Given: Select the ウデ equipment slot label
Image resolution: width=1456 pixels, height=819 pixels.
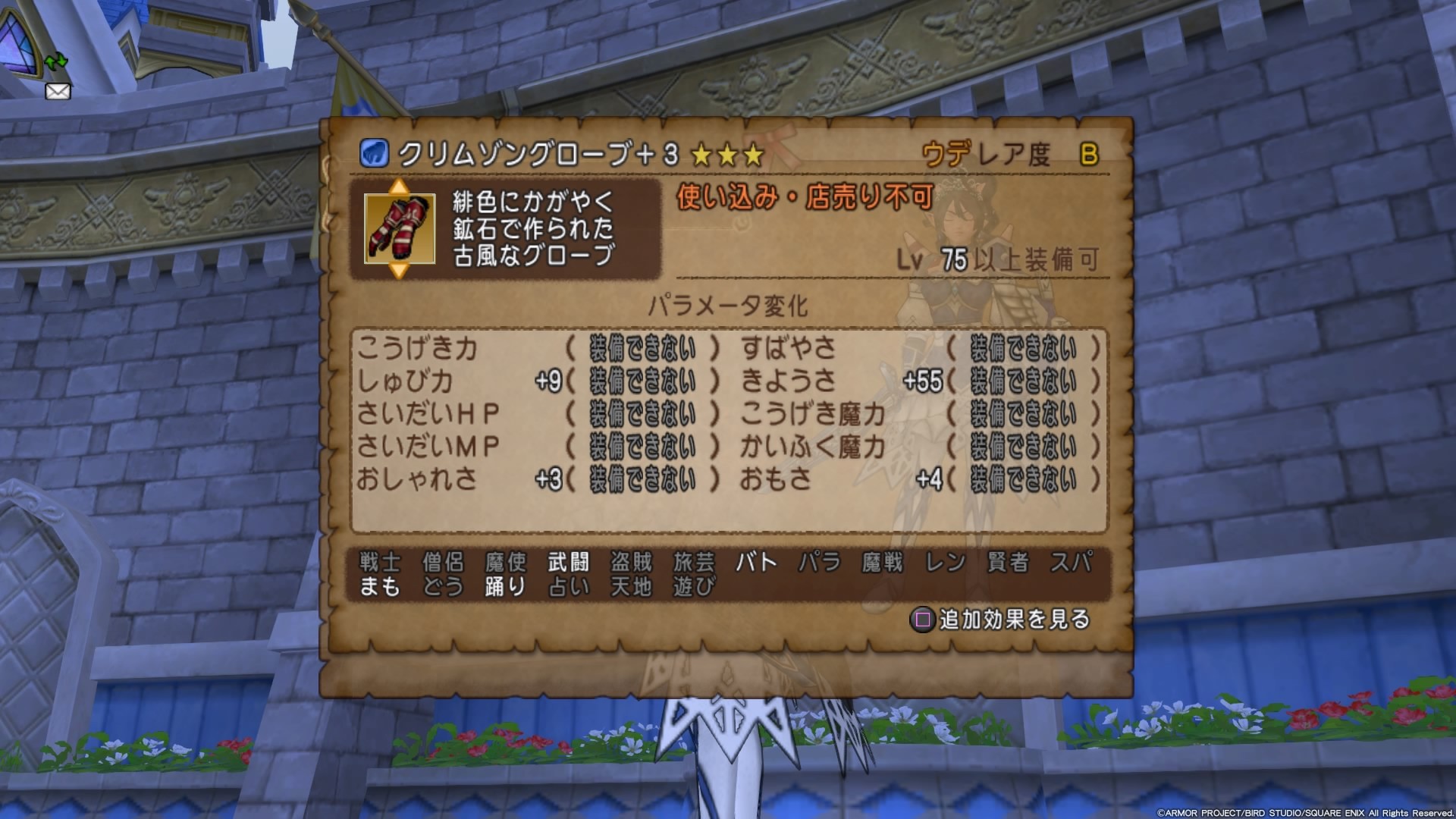Looking at the screenshot, I should click(946, 152).
